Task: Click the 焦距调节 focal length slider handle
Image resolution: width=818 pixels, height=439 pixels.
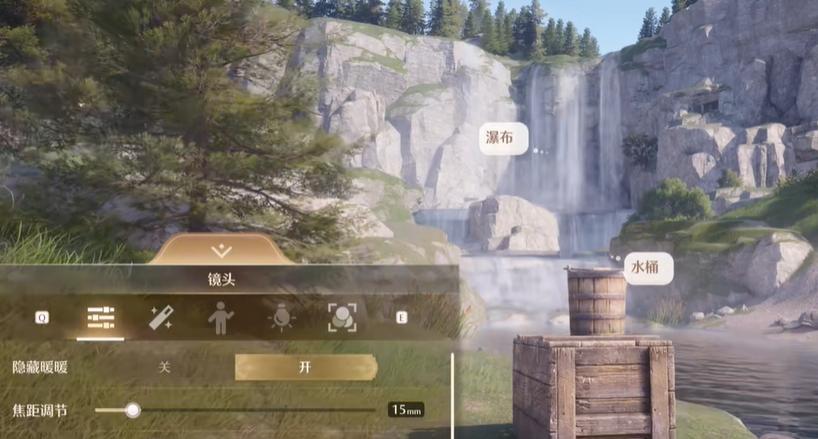Action: 133,409
